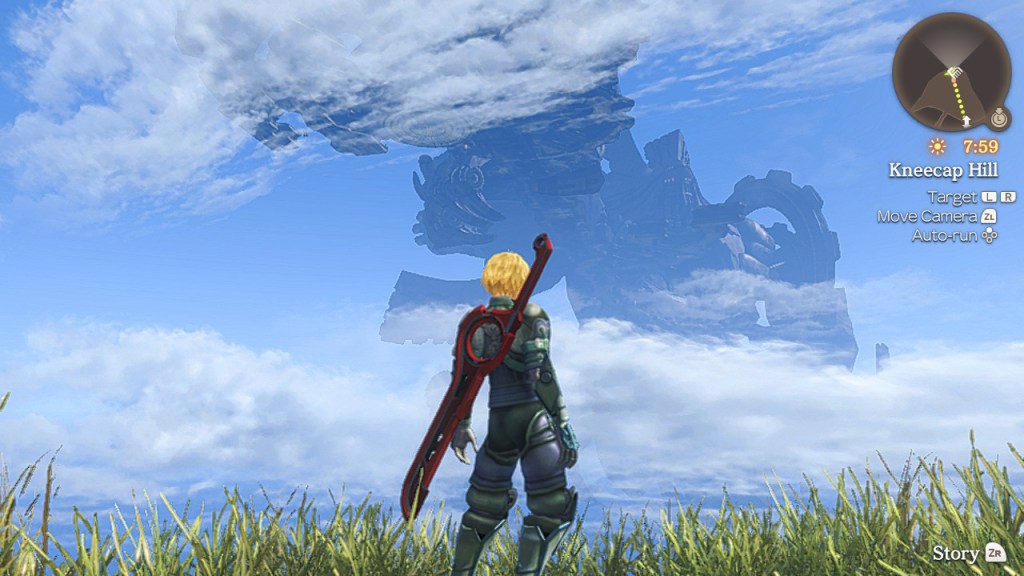Click the clock icon on the minimap
1024x576 pixels.
[x=999, y=119]
